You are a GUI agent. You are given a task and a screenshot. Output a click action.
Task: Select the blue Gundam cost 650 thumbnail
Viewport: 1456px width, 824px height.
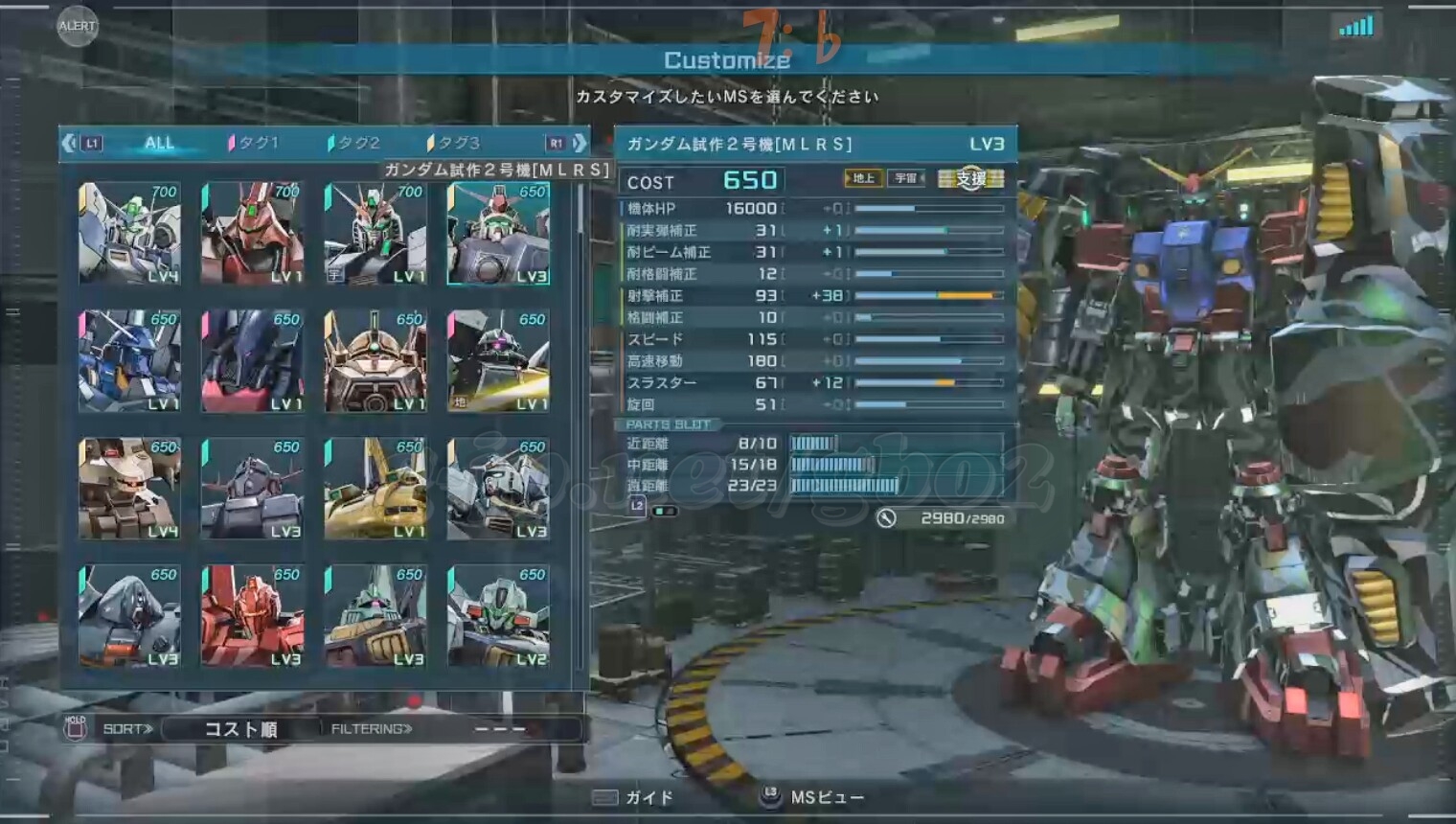130,361
